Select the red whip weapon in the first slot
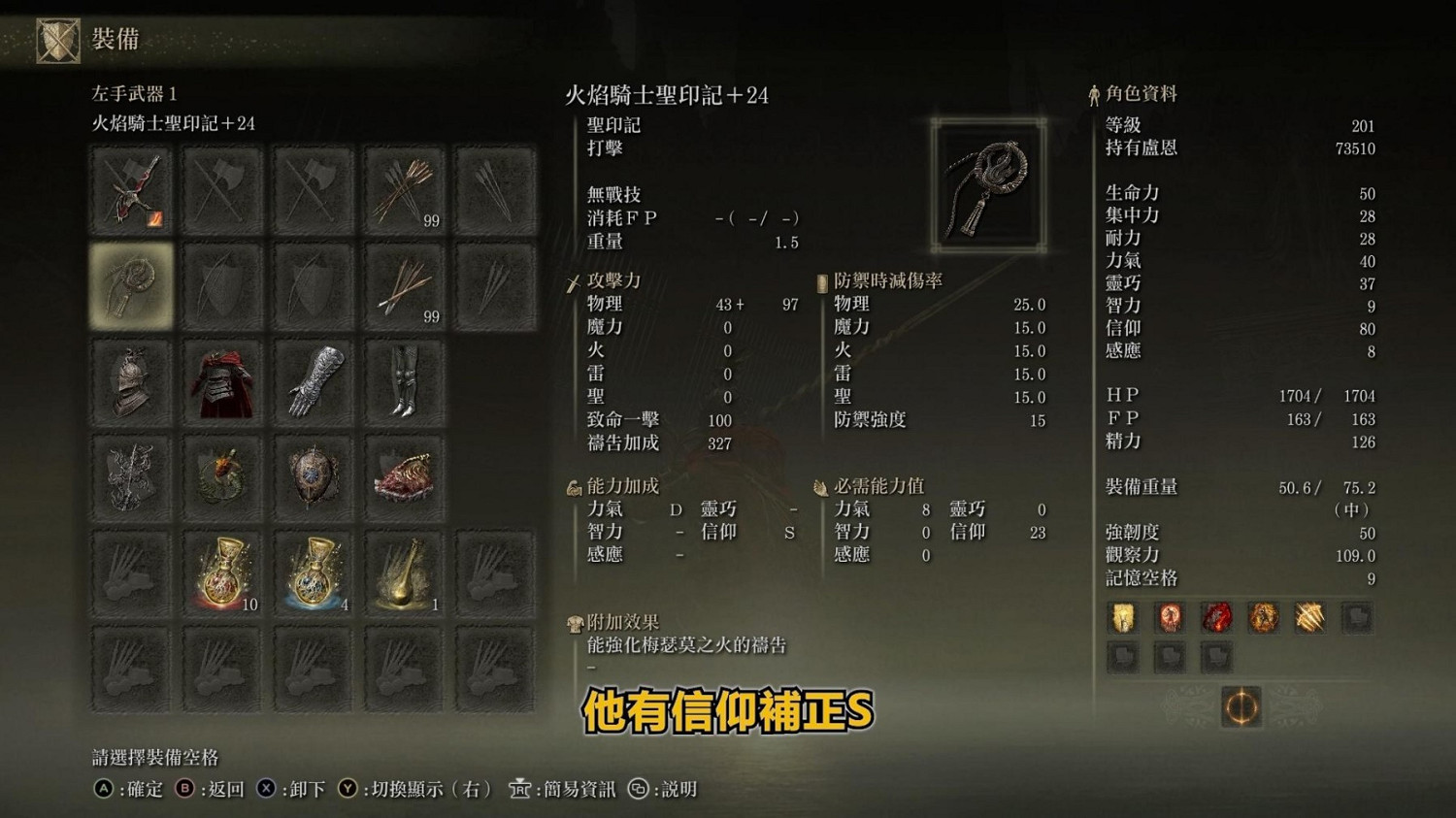The width and height of the screenshot is (1456, 818). (132, 190)
